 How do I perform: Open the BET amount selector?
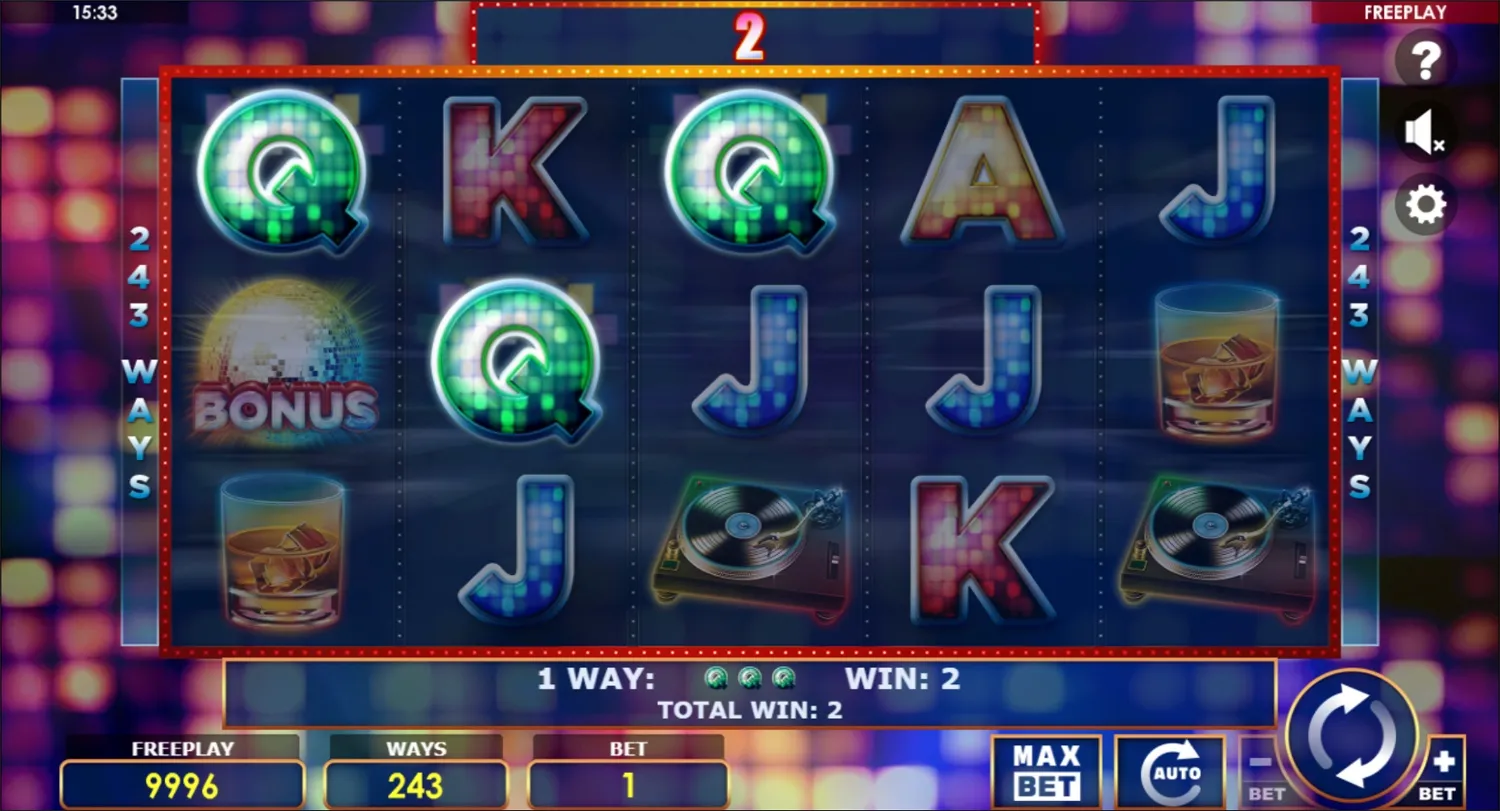click(x=627, y=770)
